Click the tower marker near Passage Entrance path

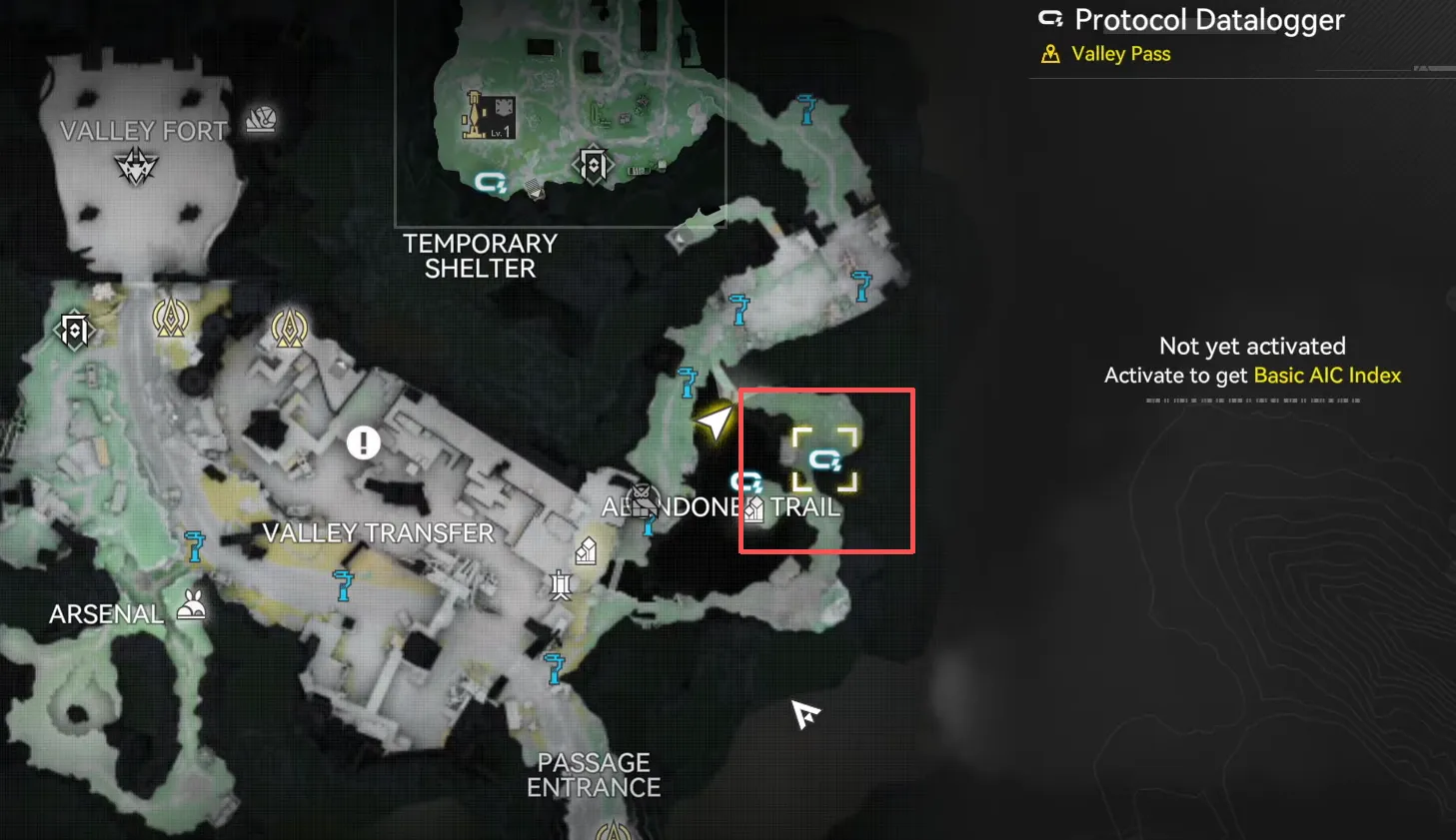pos(561,584)
